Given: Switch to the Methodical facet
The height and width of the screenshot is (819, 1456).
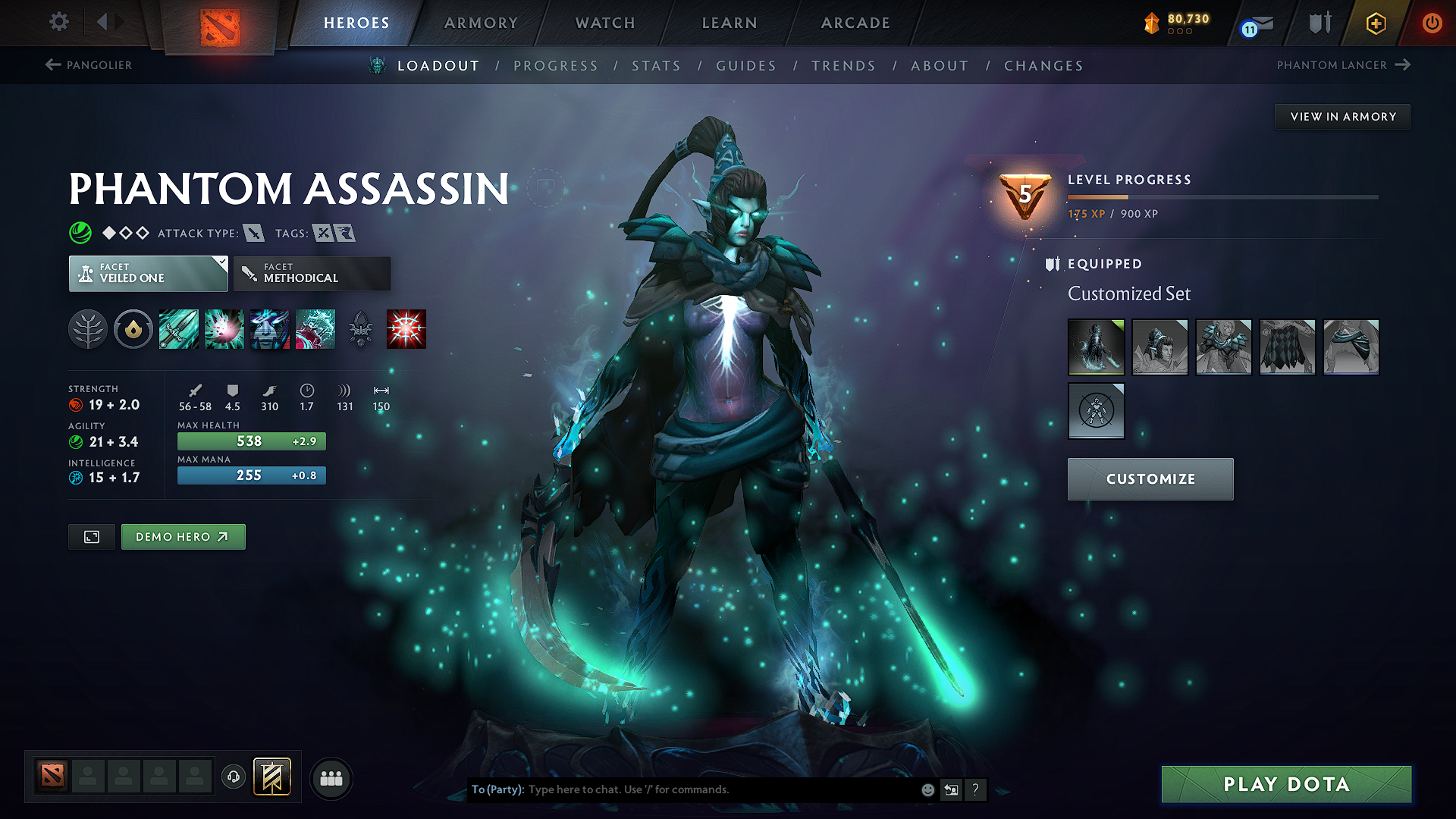Looking at the screenshot, I should click(312, 274).
